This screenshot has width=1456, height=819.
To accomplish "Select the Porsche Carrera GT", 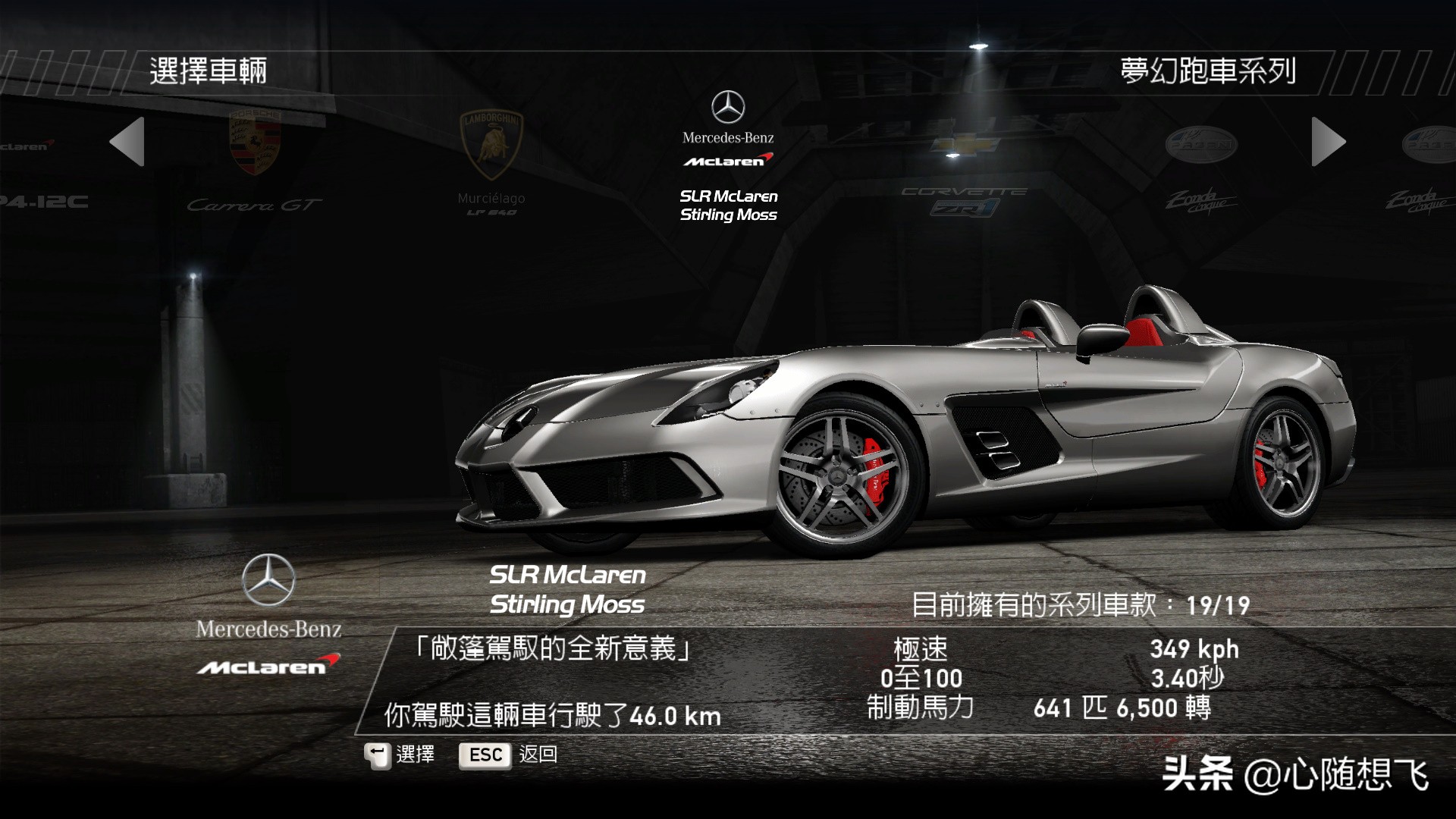I will tap(255, 163).
